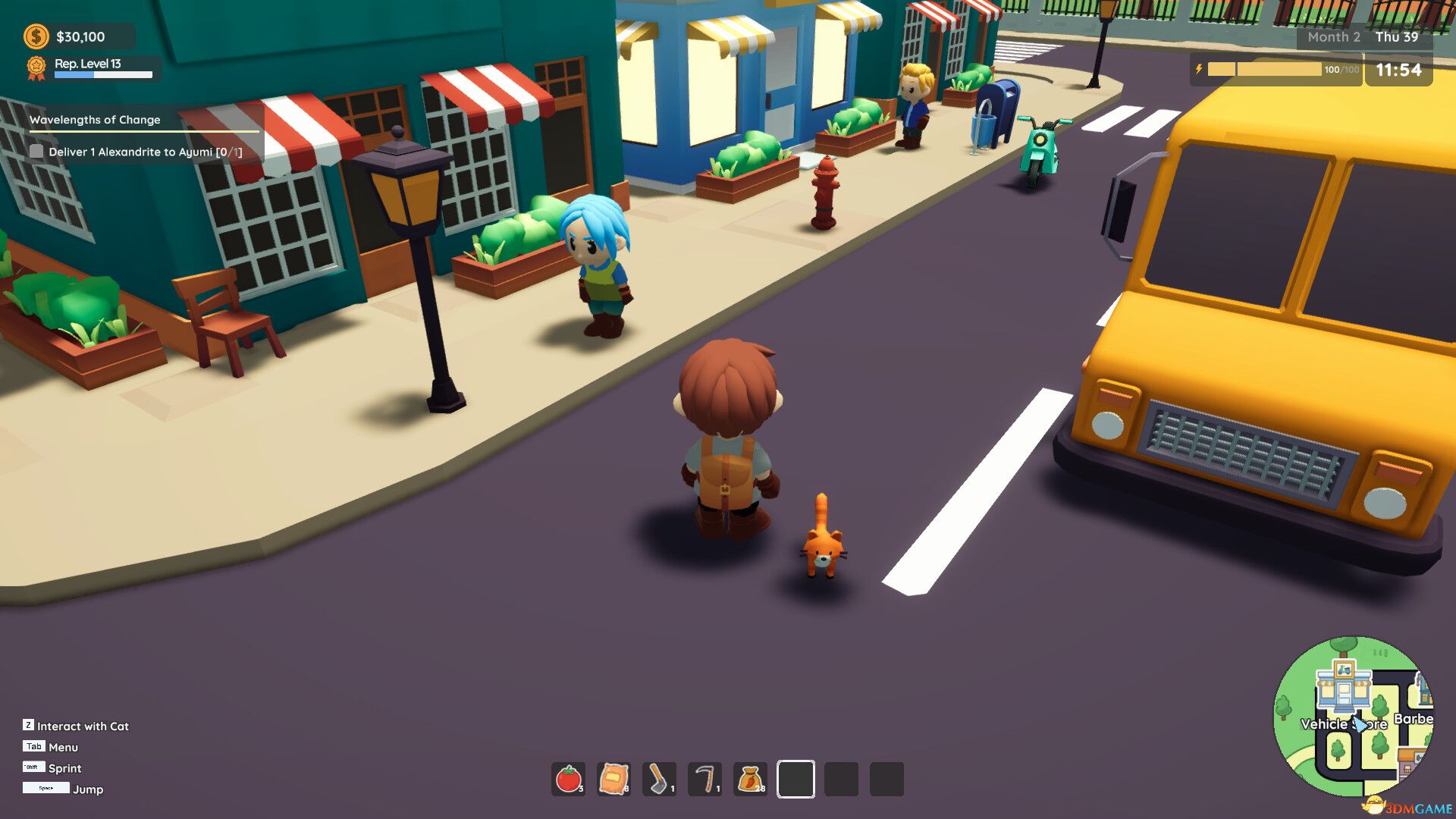The image size is (1456, 819).
Task: Click the Z key prompt icon
Action: point(30,726)
